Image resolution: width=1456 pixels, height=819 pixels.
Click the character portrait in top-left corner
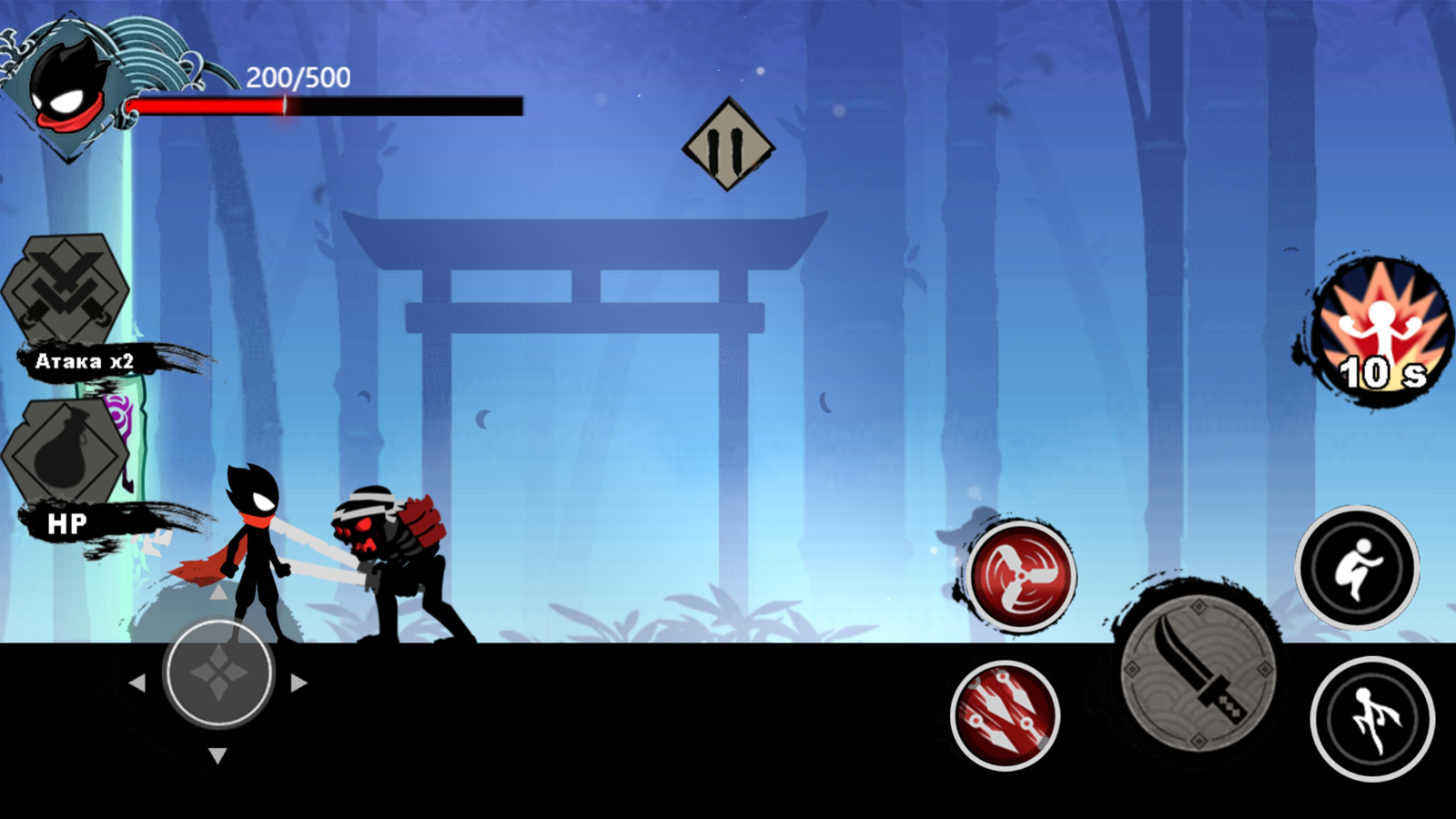pyautogui.click(x=68, y=86)
